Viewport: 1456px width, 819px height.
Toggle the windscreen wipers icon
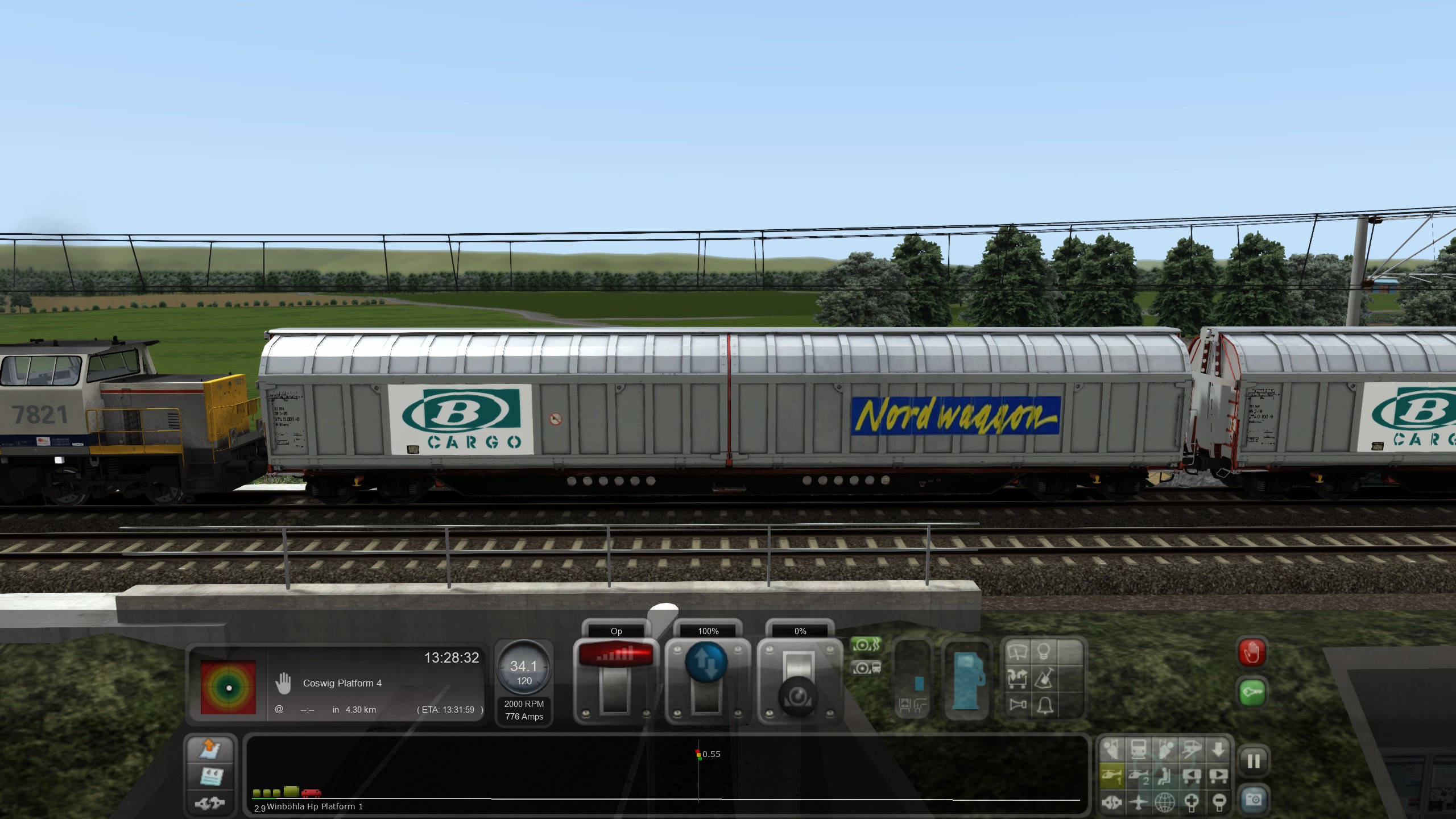pos(1017,652)
